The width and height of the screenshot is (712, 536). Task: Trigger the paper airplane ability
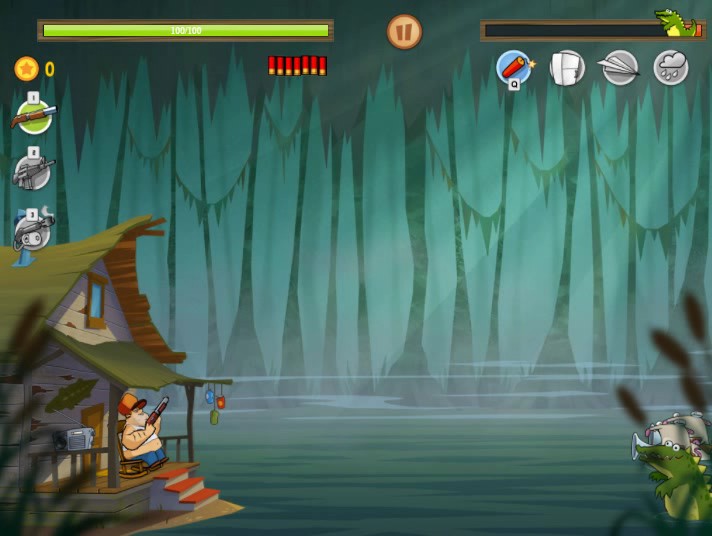(619, 68)
